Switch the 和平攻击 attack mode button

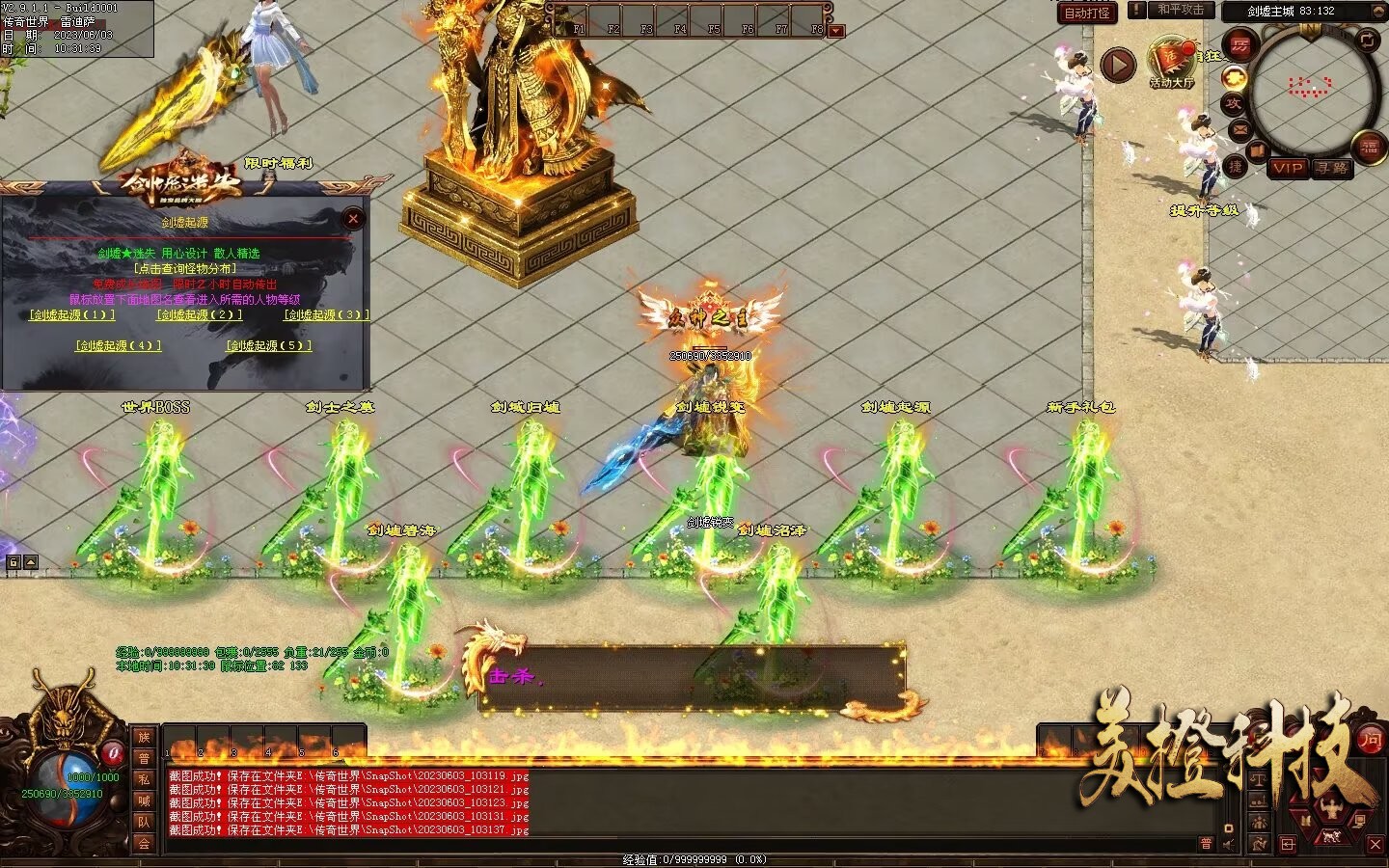pyautogui.click(x=1181, y=10)
